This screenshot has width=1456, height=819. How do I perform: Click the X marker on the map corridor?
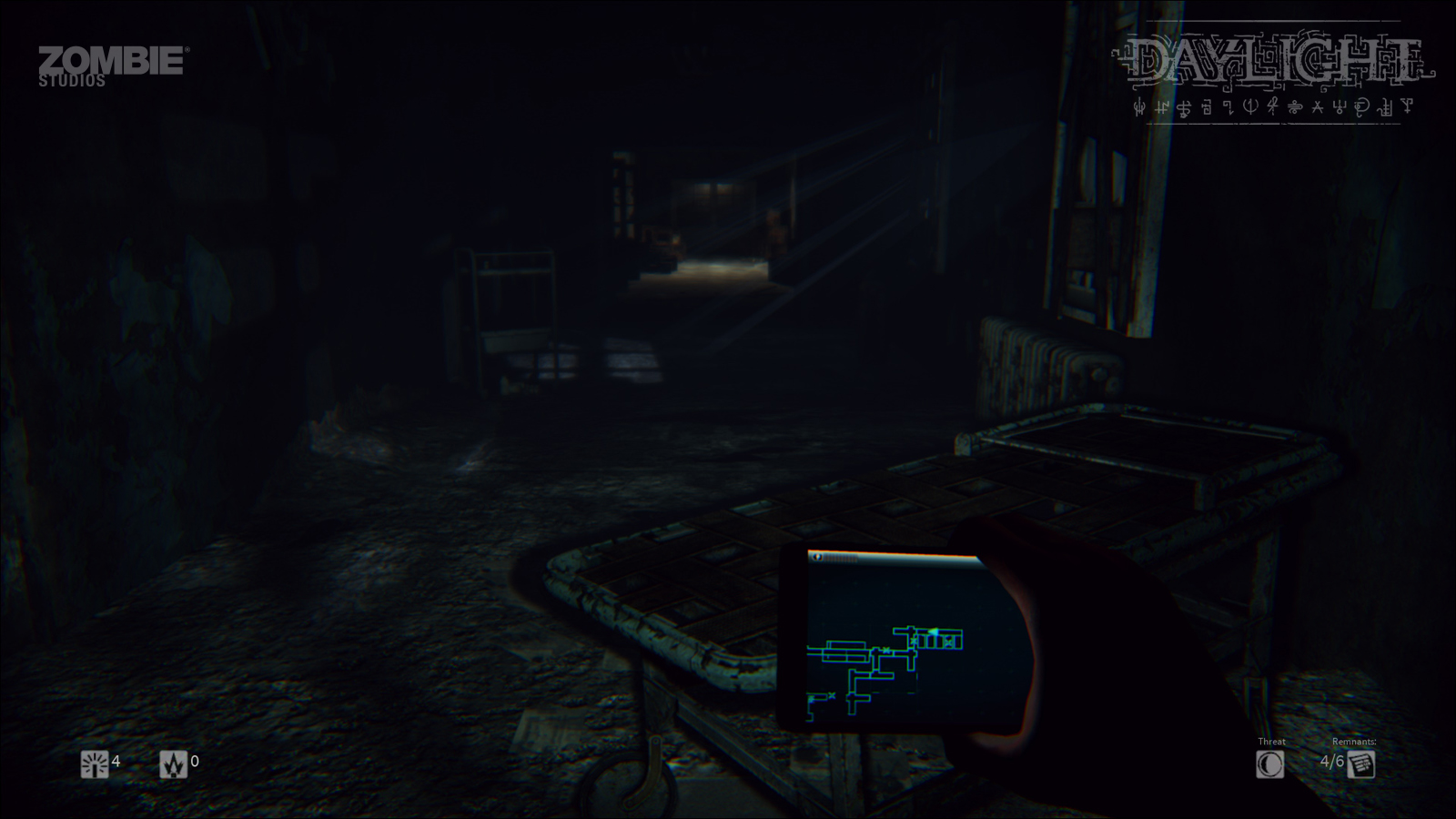(x=886, y=651)
